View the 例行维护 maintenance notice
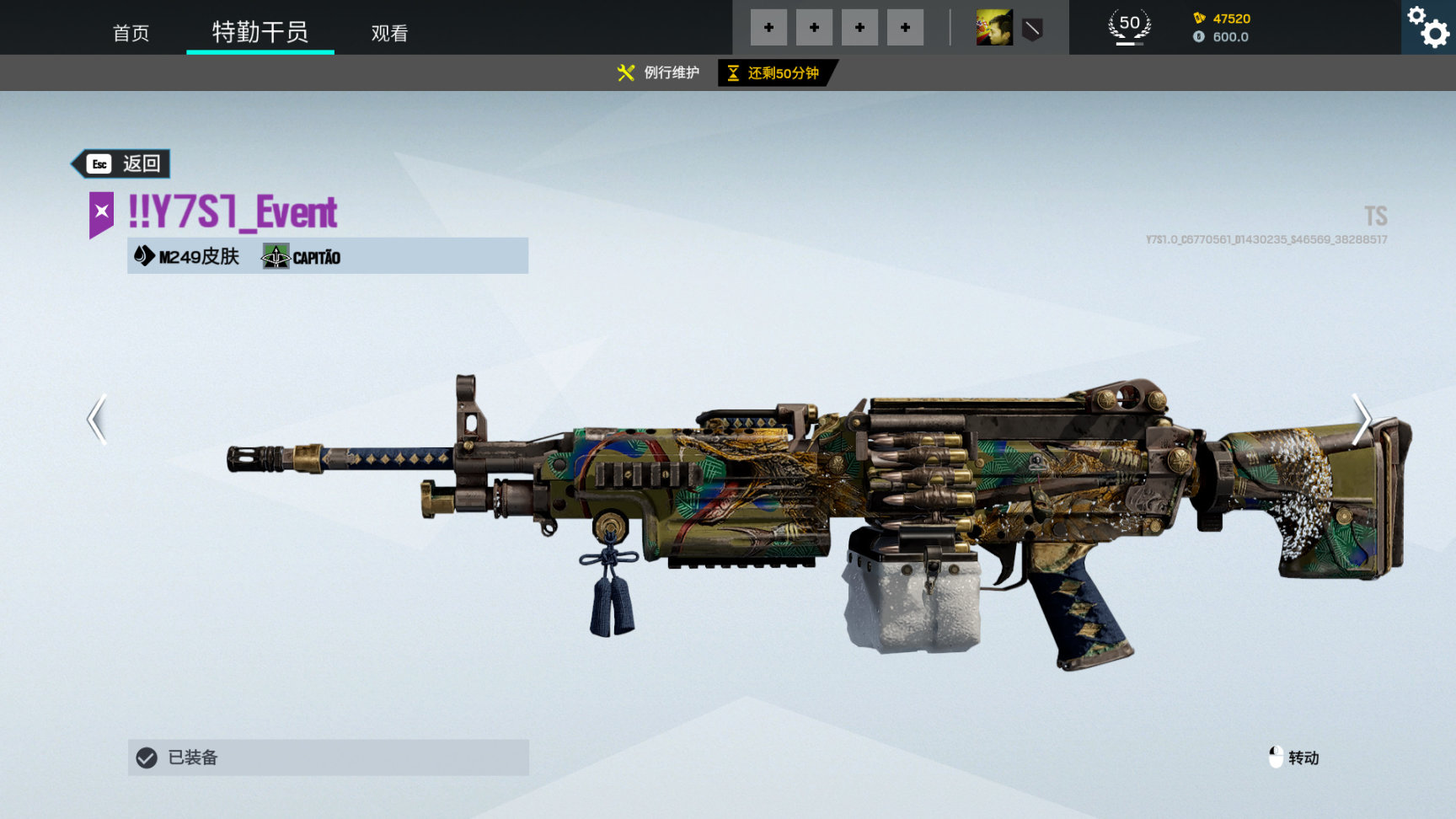The width and height of the screenshot is (1456, 819). pyautogui.click(x=659, y=73)
